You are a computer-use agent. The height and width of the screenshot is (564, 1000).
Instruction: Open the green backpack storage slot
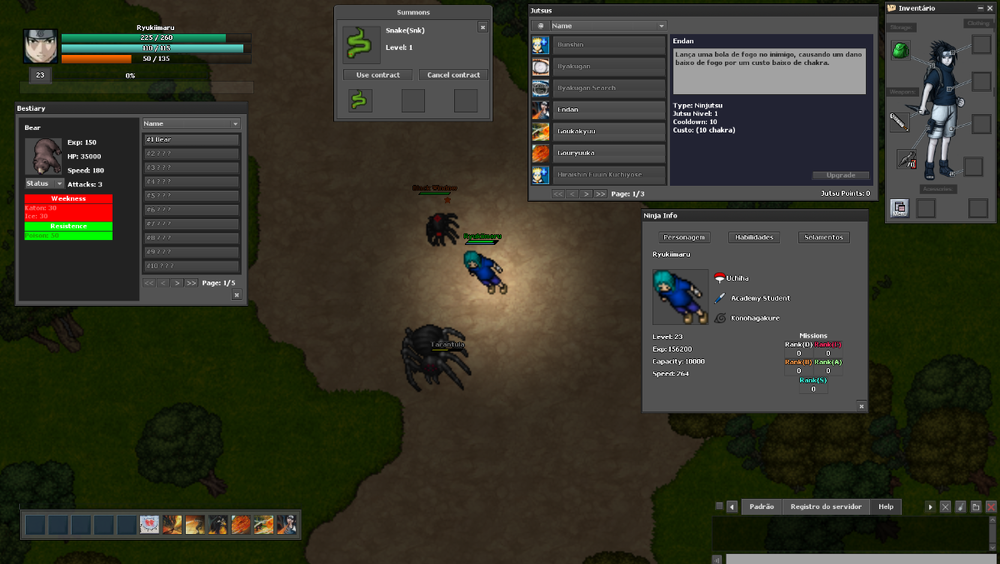pyautogui.click(x=900, y=50)
